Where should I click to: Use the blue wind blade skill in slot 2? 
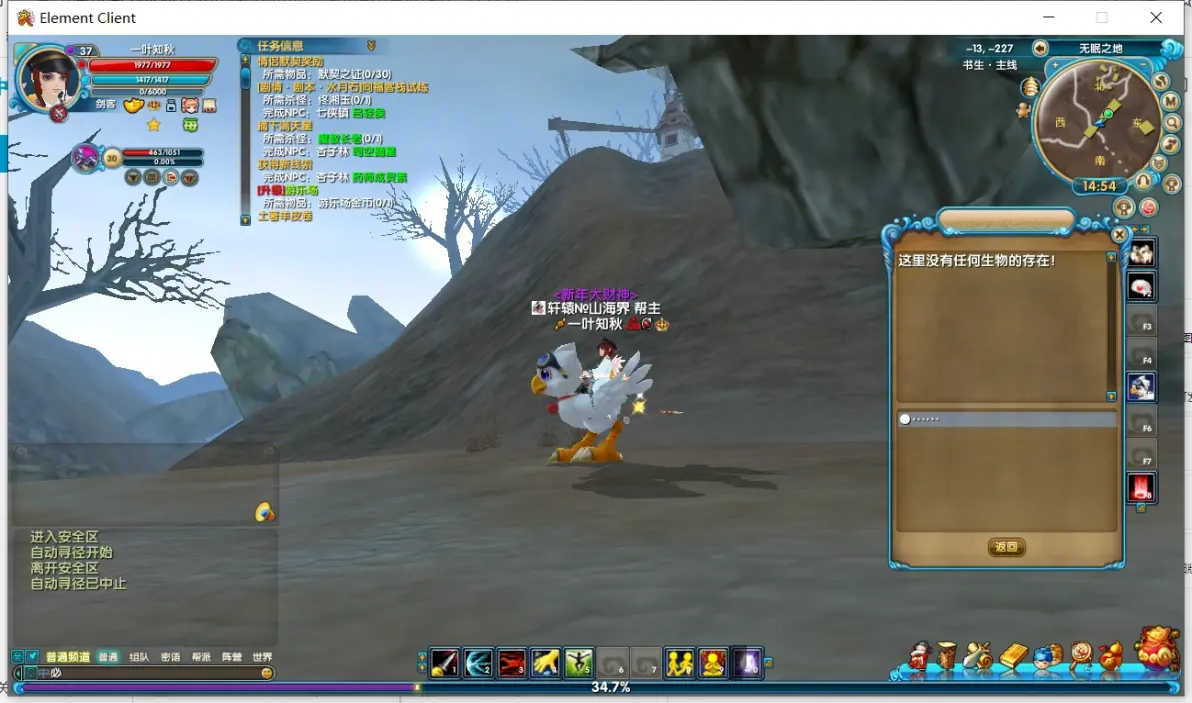[479, 663]
